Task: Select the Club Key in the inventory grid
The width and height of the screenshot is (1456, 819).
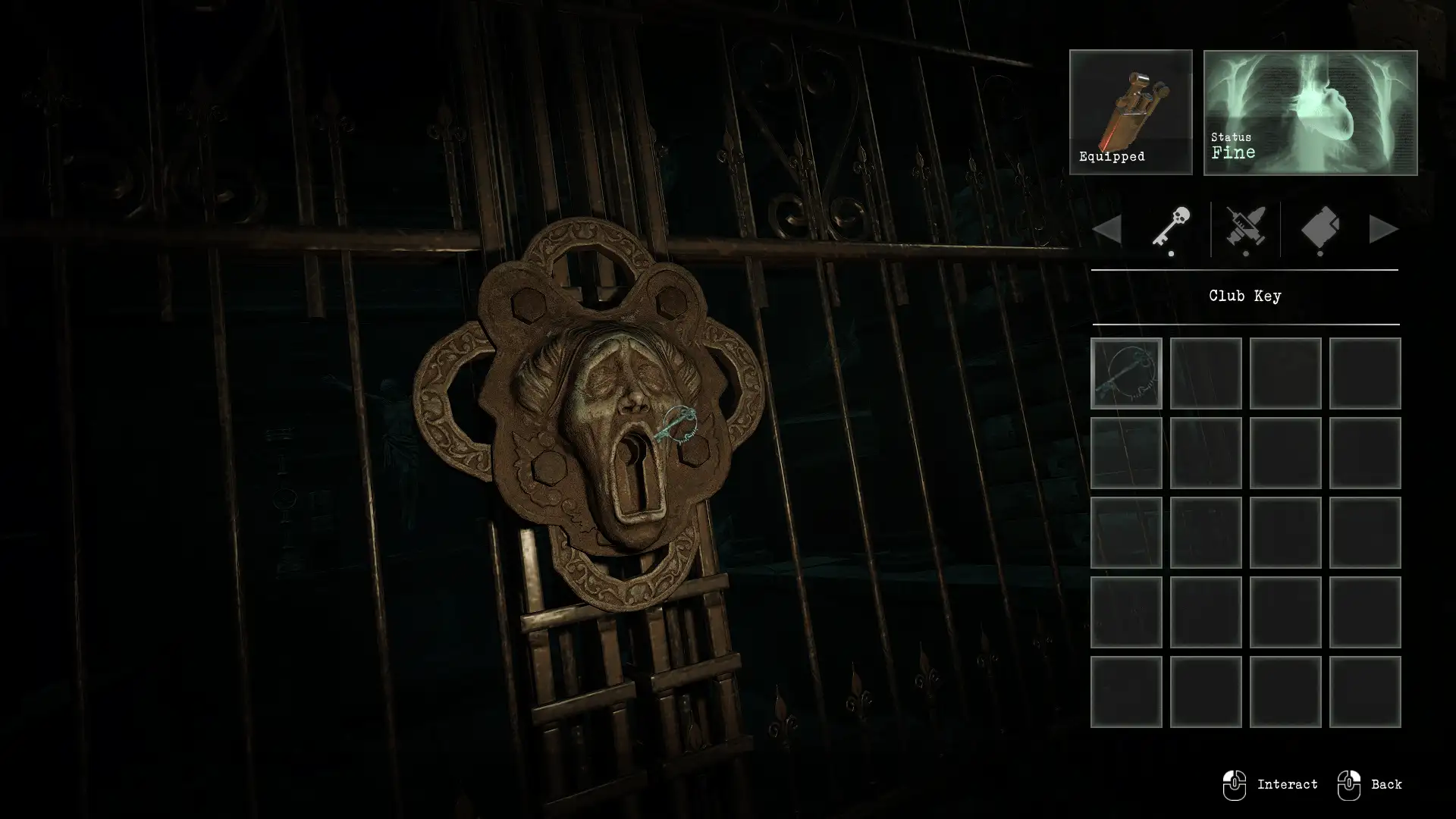Action: (1125, 373)
